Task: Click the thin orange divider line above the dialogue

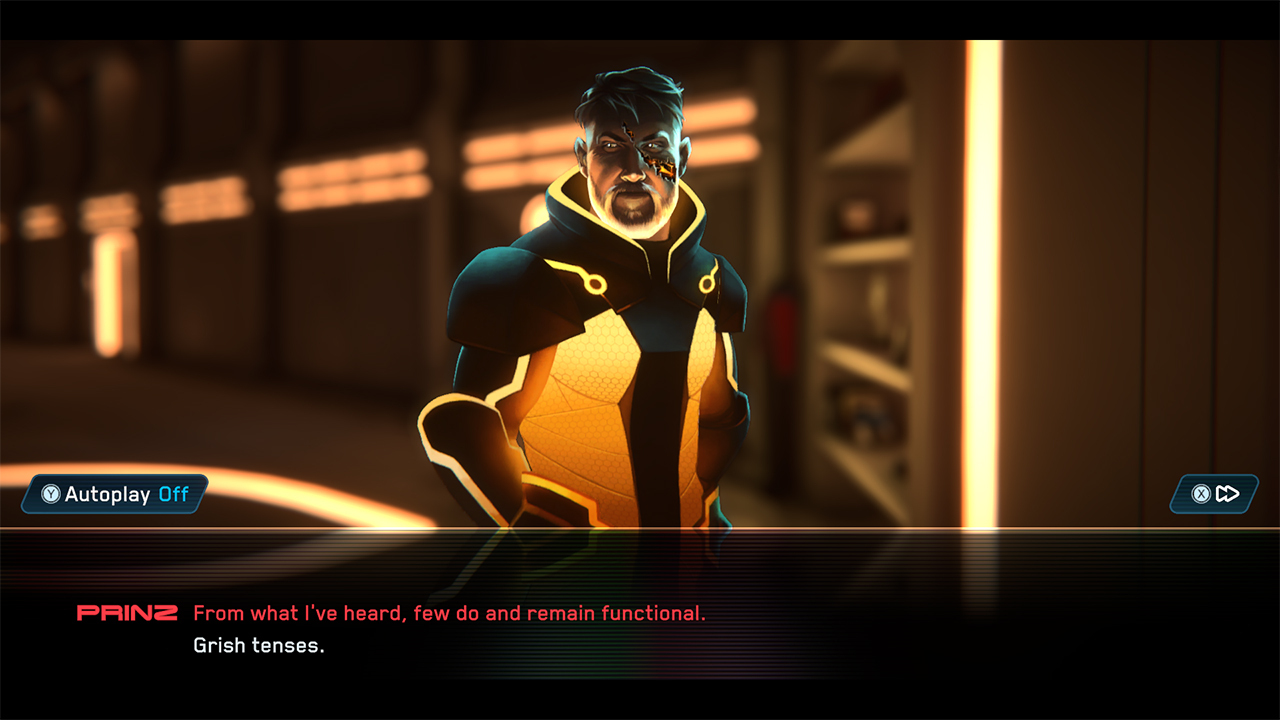Action: coord(640,528)
